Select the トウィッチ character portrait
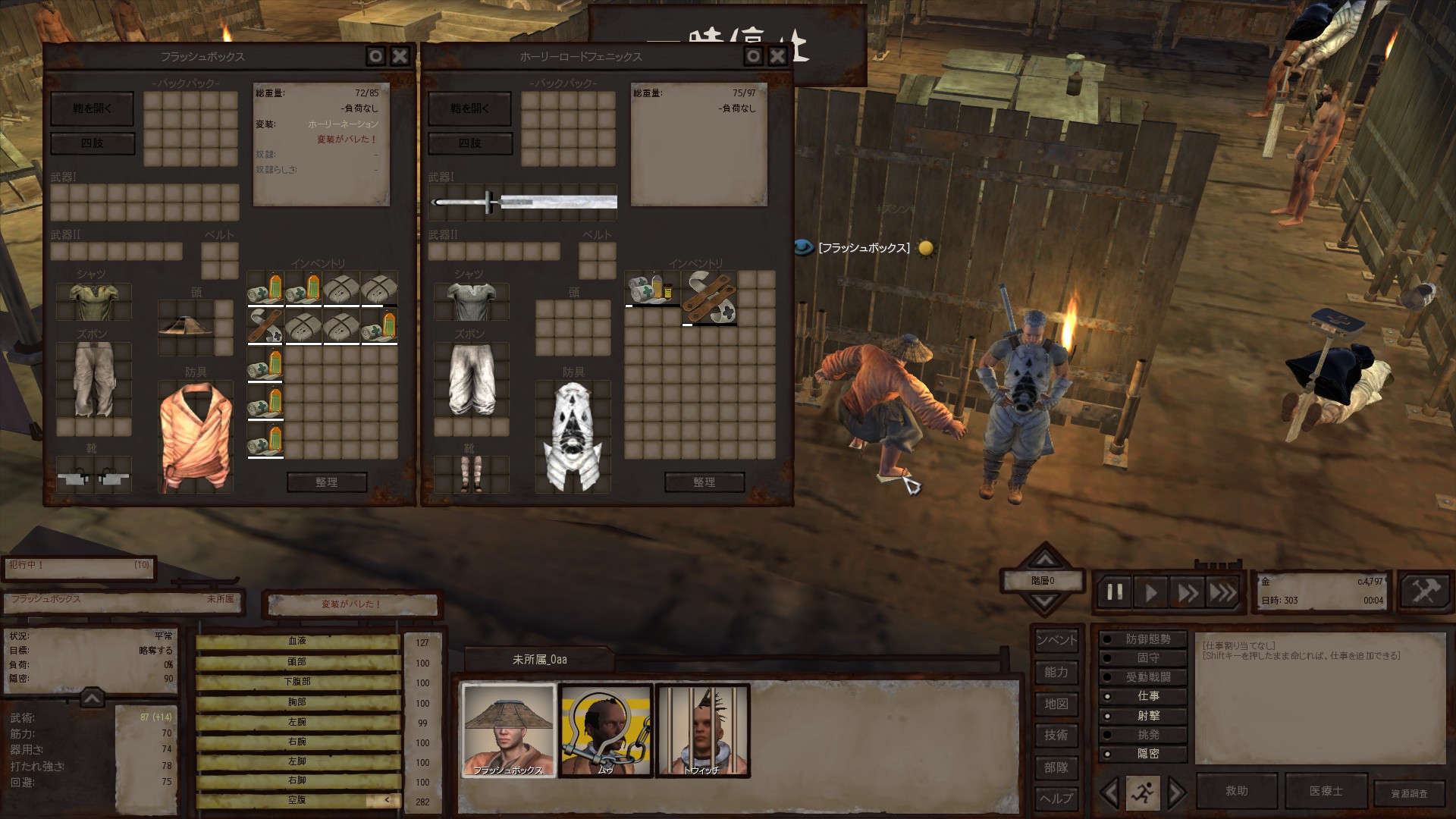 702,730
